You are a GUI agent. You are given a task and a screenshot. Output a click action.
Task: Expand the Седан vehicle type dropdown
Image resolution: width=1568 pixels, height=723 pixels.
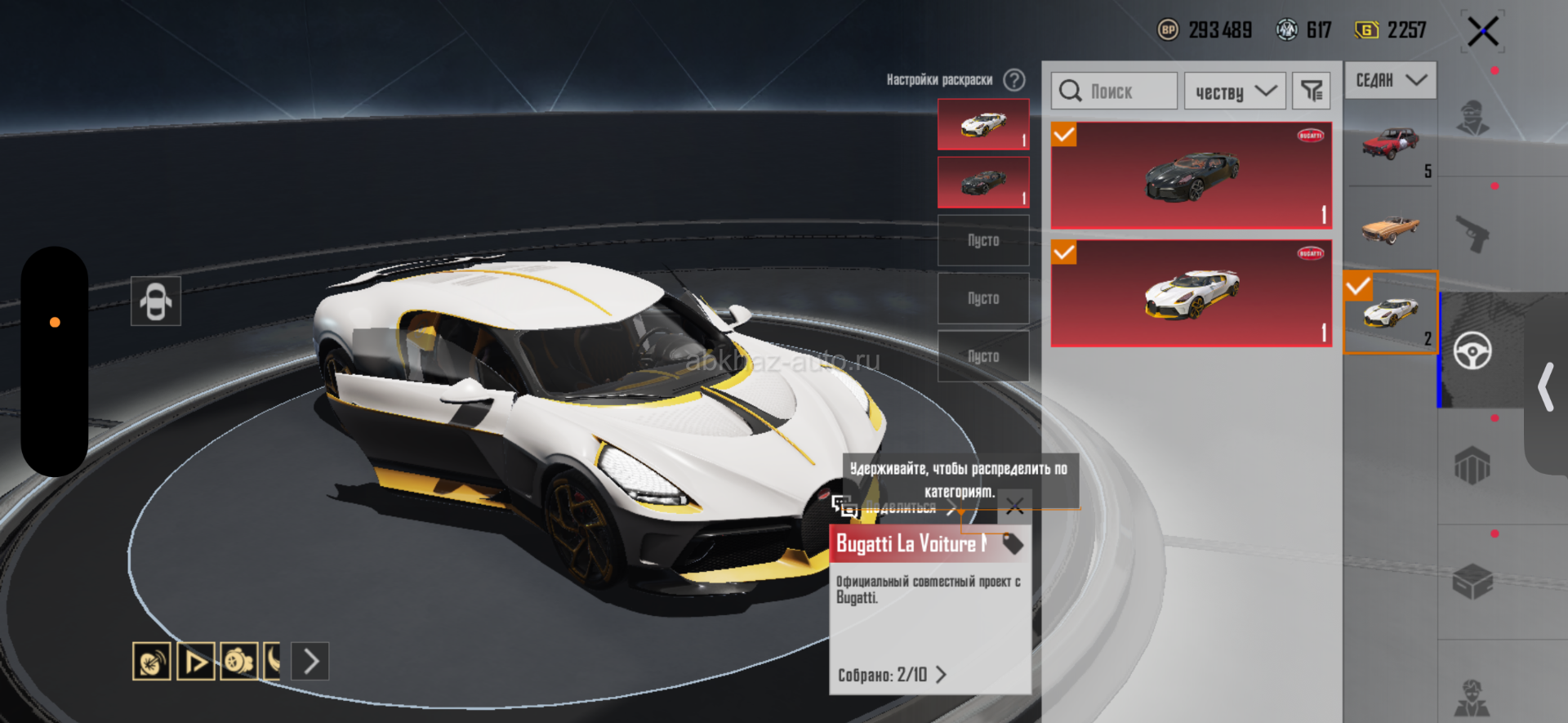(x=1390, y=80)
